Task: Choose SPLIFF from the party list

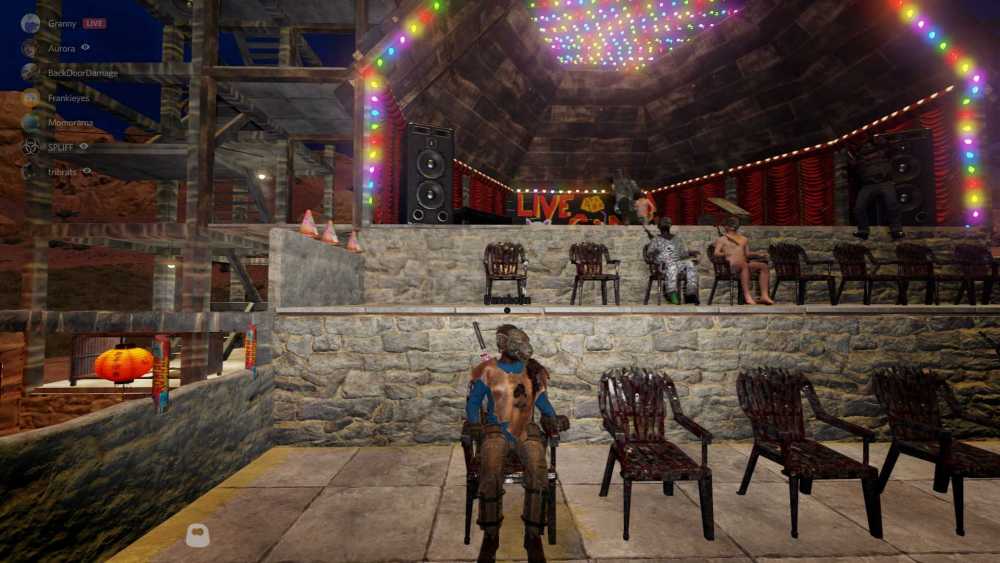Action: point(59,147)
